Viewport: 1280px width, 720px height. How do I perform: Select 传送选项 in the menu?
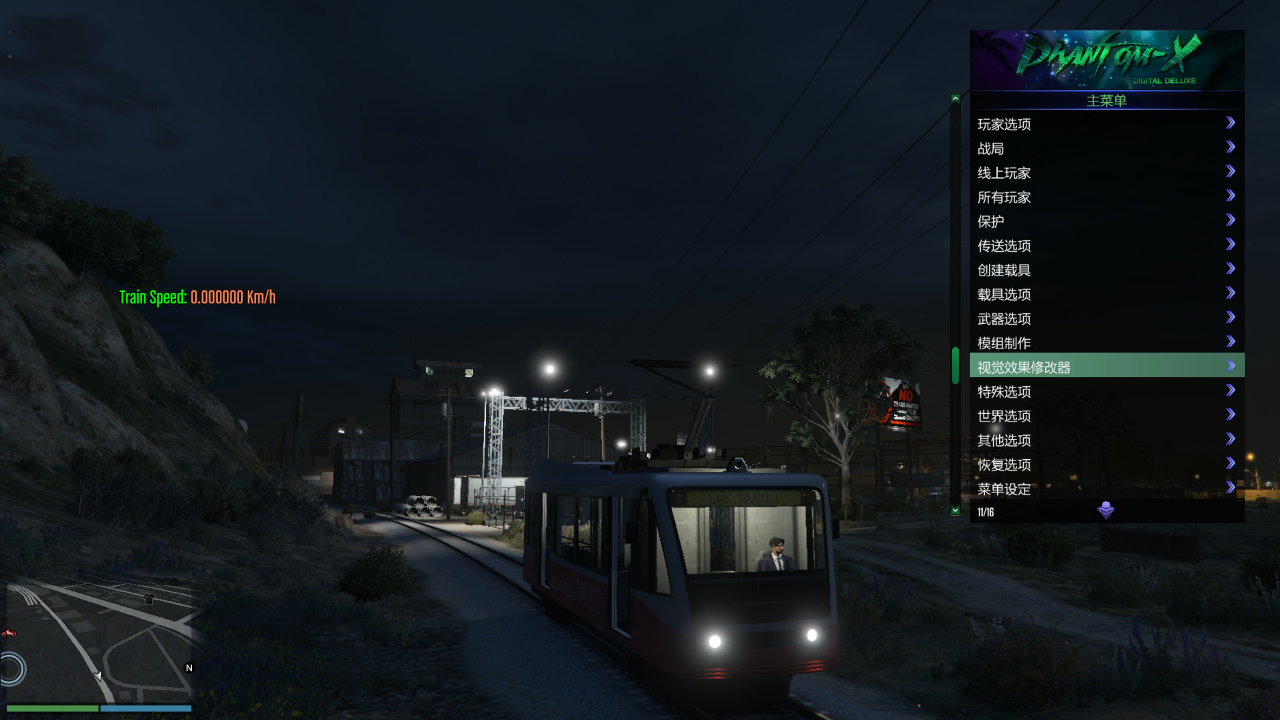point(1105,246)
